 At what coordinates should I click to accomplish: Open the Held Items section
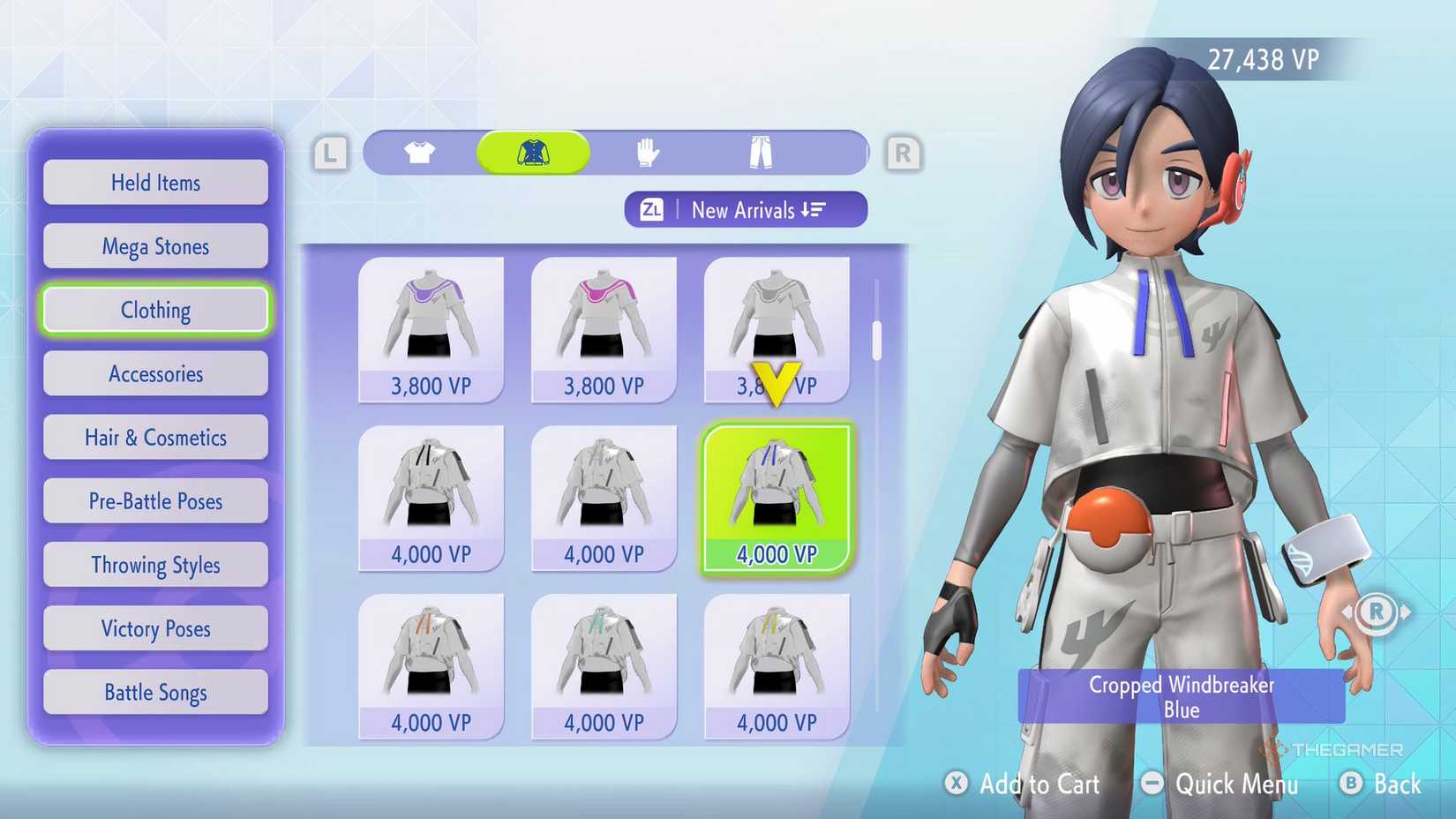155,182
